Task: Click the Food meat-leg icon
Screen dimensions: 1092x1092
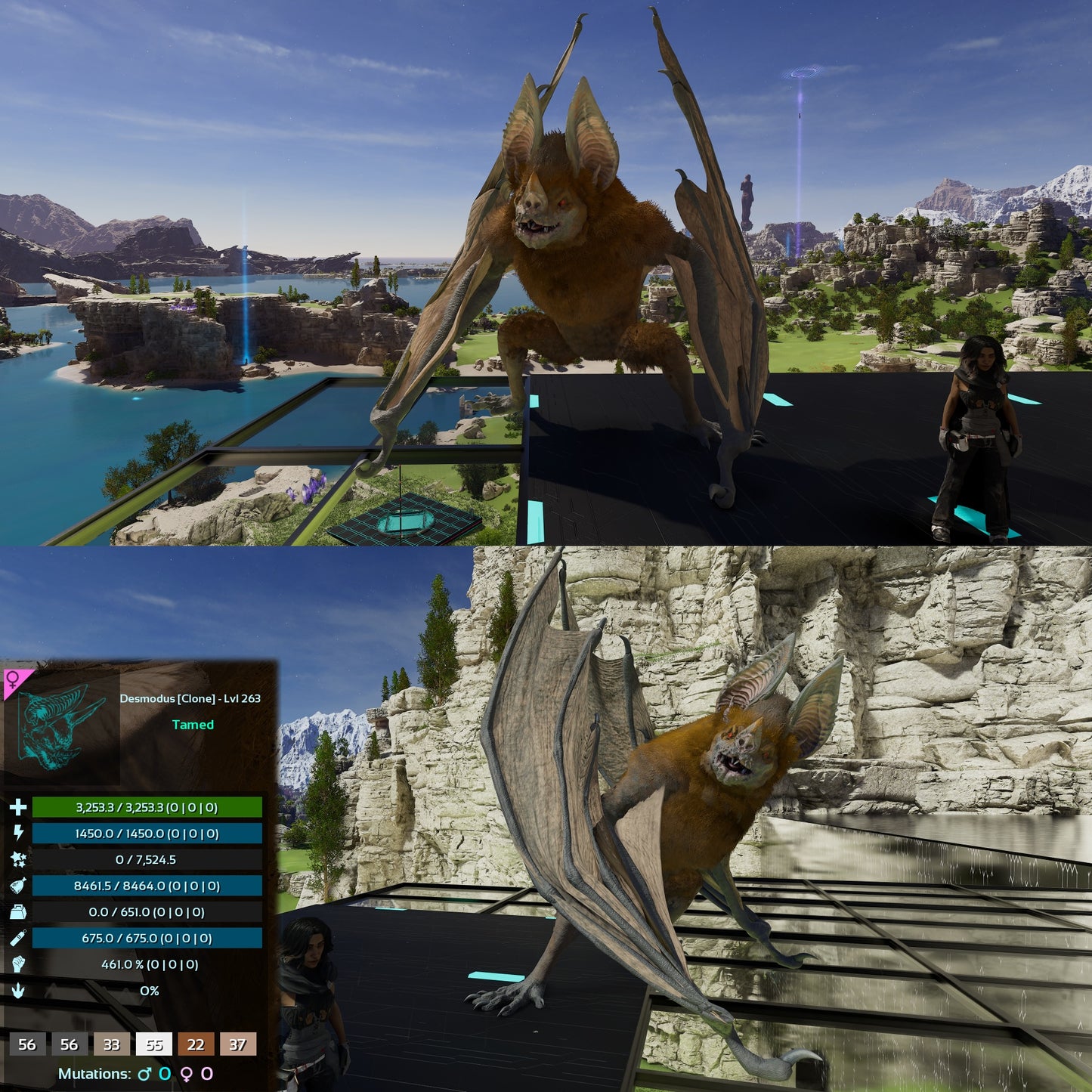Action: tap(19, 886)
